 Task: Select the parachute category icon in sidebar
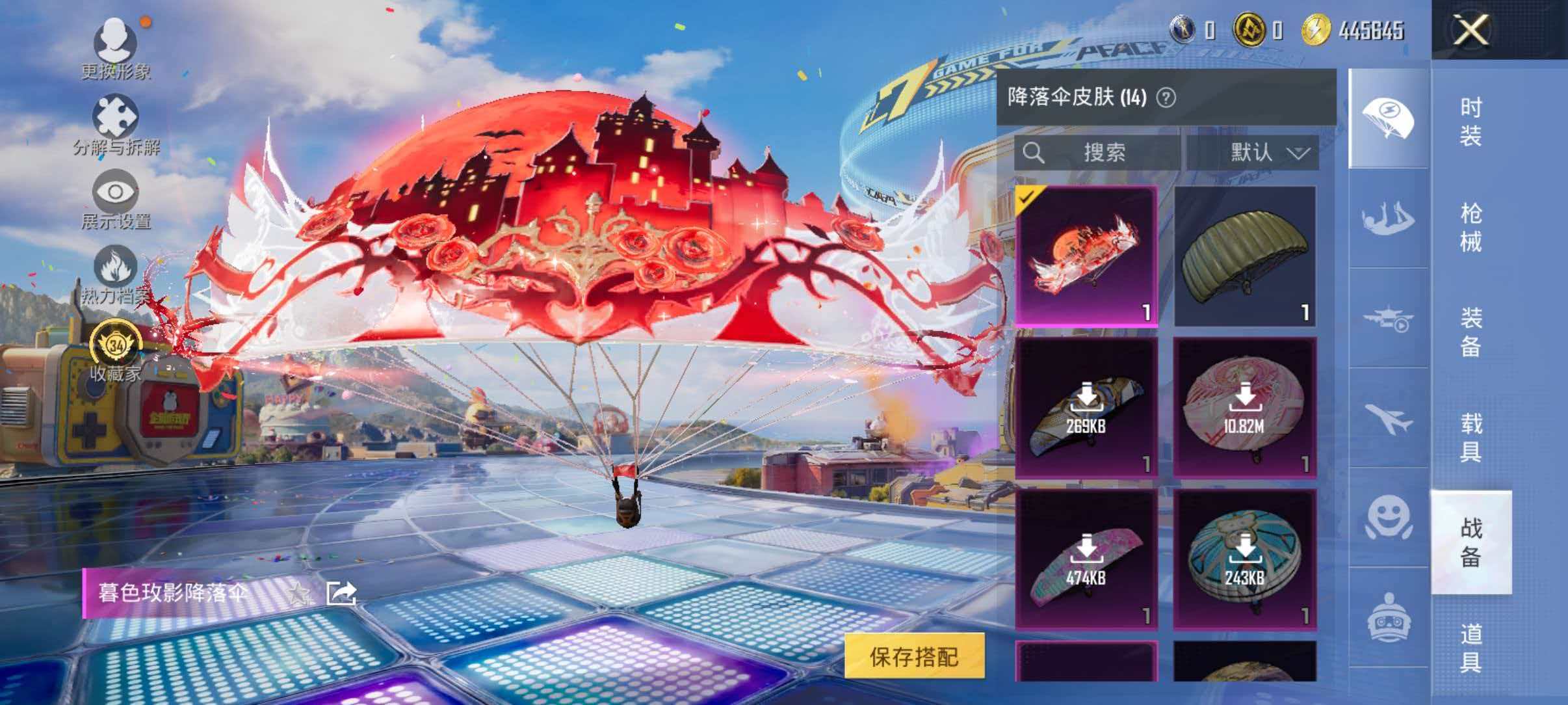[x=1389, y=118]
